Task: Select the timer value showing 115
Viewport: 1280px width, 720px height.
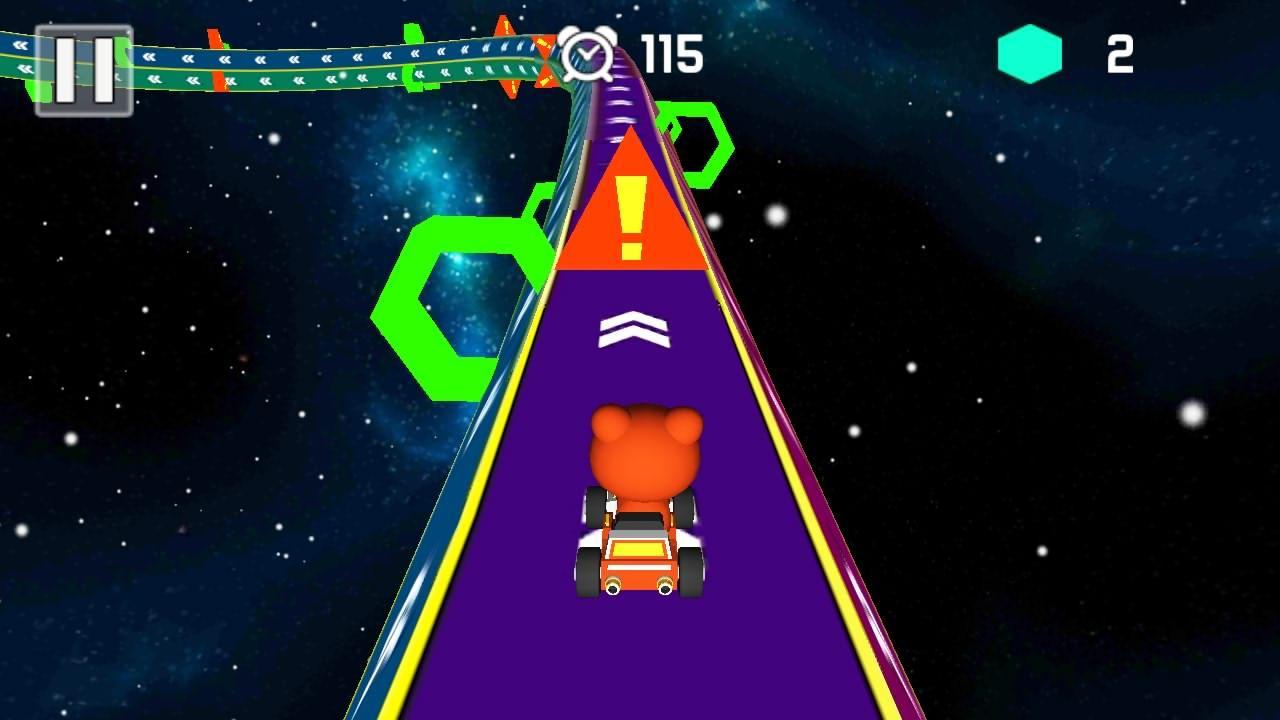Action: pos(671,56)
